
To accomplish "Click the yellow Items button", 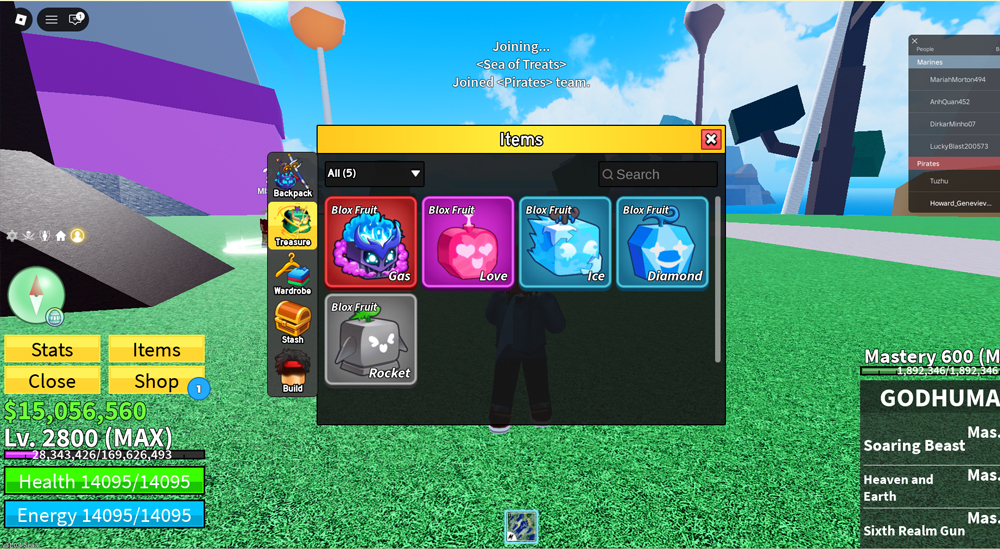I will 157,350.
